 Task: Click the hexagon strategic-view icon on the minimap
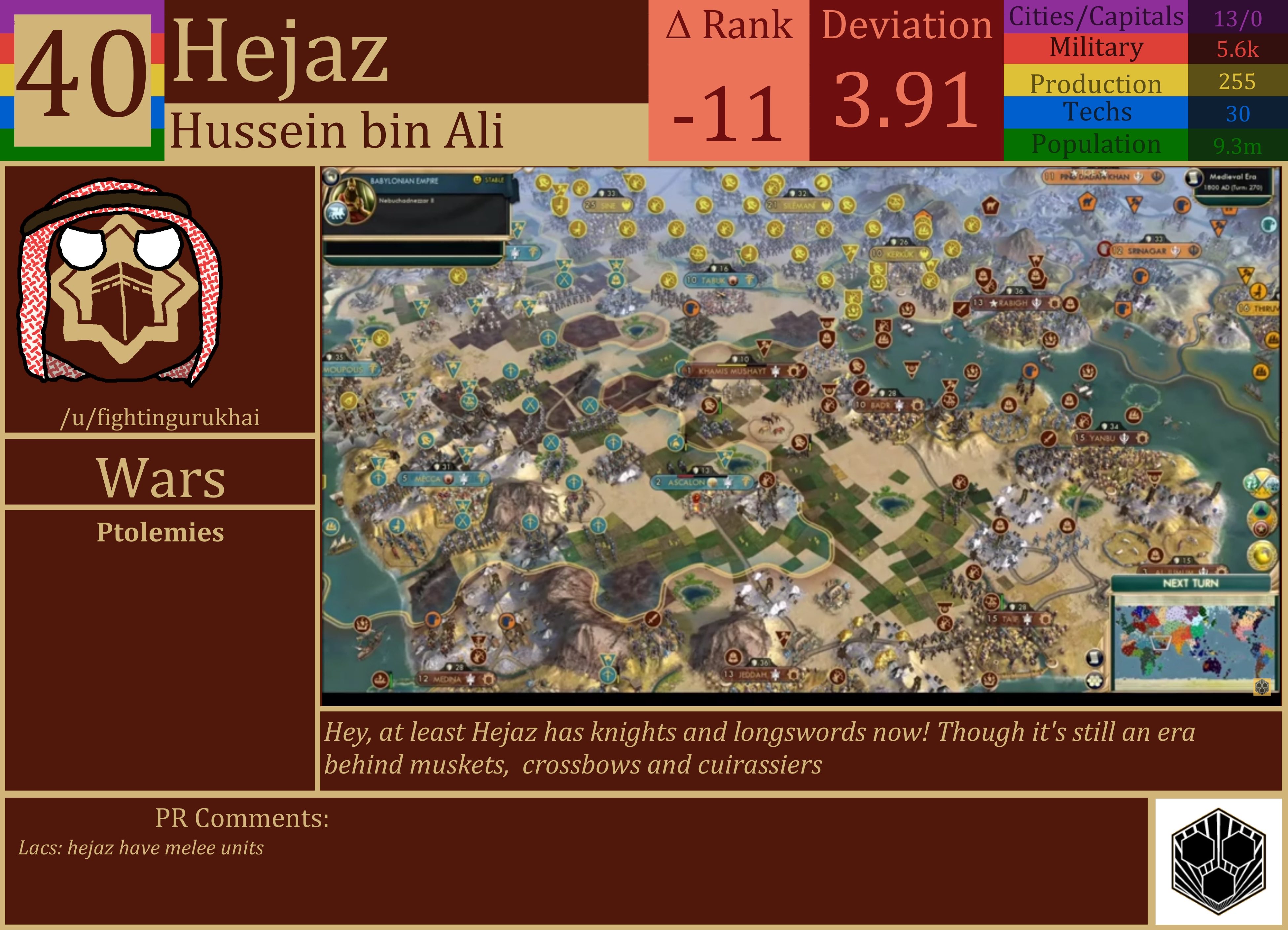click(x=1262, y=687)
